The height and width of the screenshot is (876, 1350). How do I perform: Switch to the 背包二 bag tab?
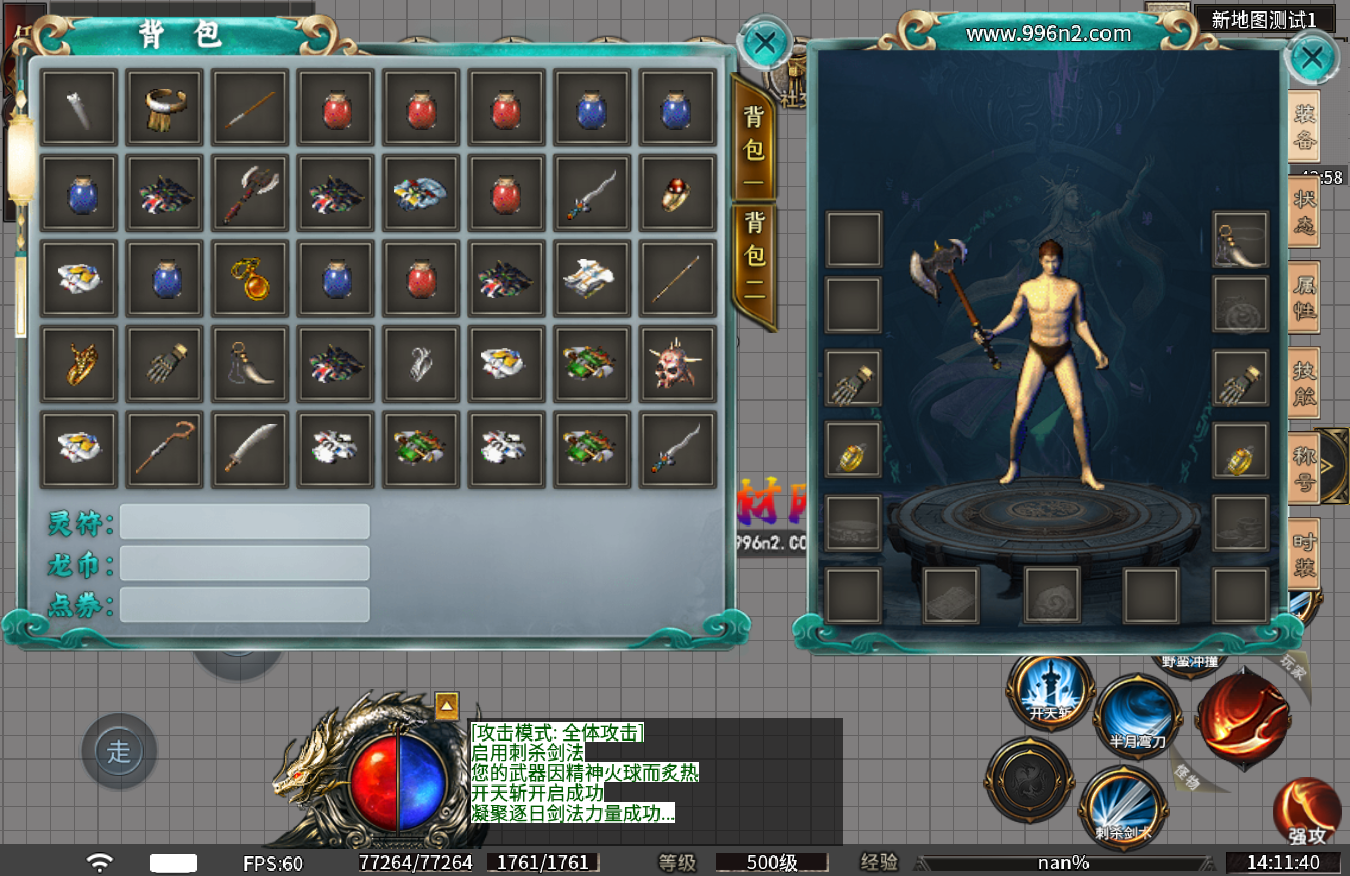(754, 265)
